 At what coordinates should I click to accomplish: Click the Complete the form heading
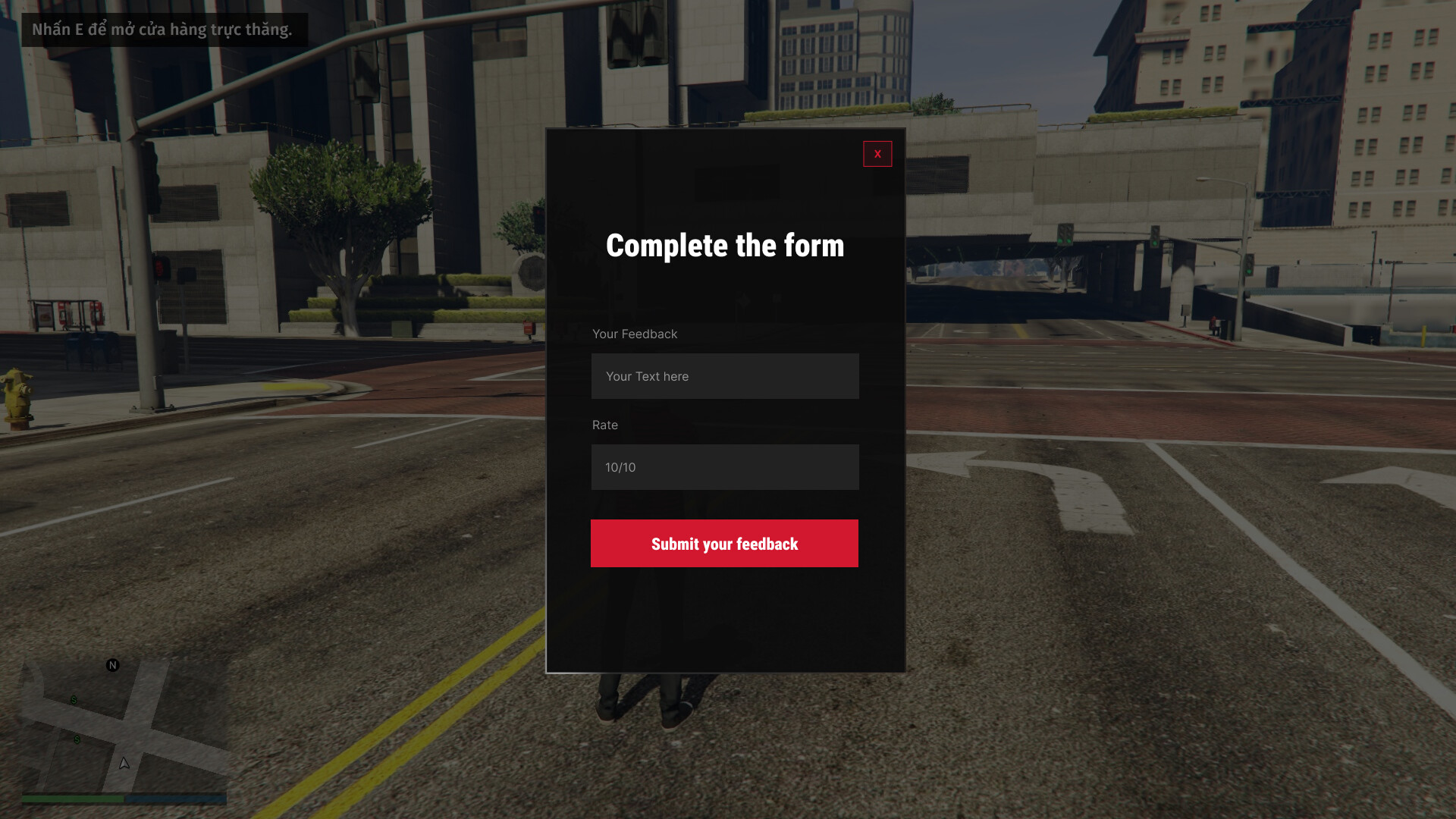[724, 245]
